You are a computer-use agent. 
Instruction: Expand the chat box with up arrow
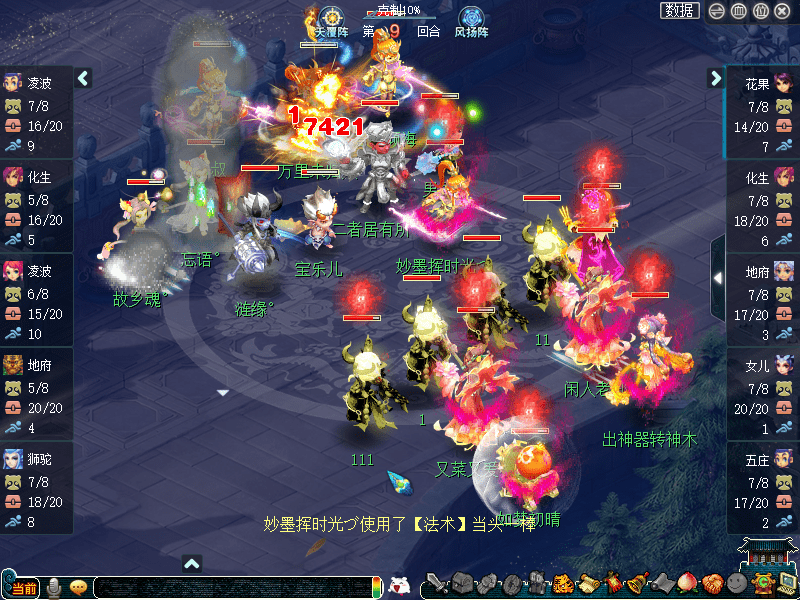click(x=193, y=563)
